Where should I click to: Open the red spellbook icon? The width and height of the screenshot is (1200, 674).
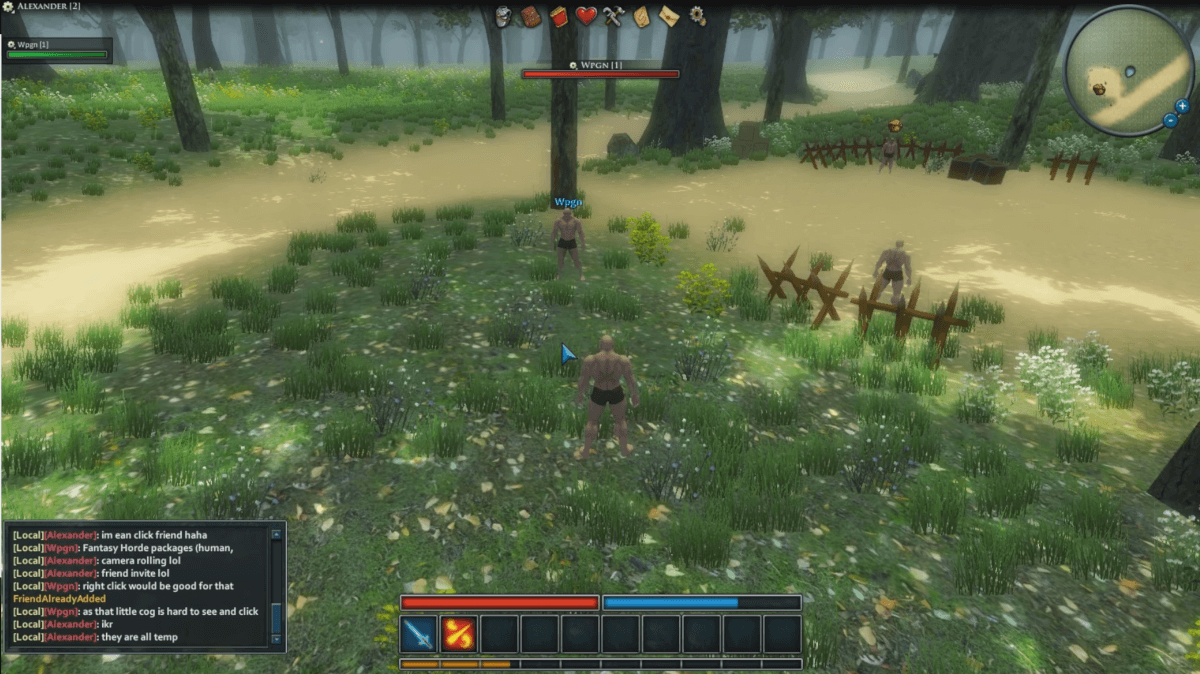pos(558,16)
